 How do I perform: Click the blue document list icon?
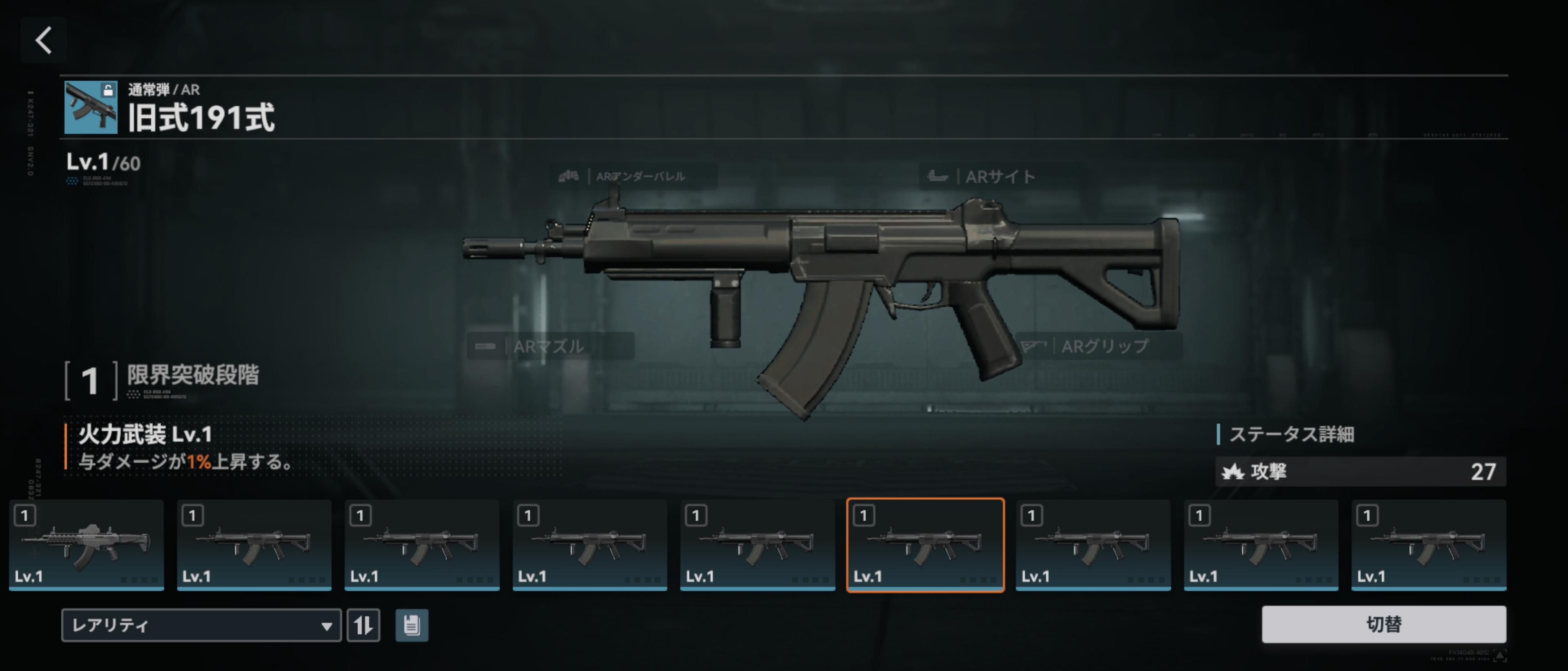pyautogui.click(x=412, y=625)
